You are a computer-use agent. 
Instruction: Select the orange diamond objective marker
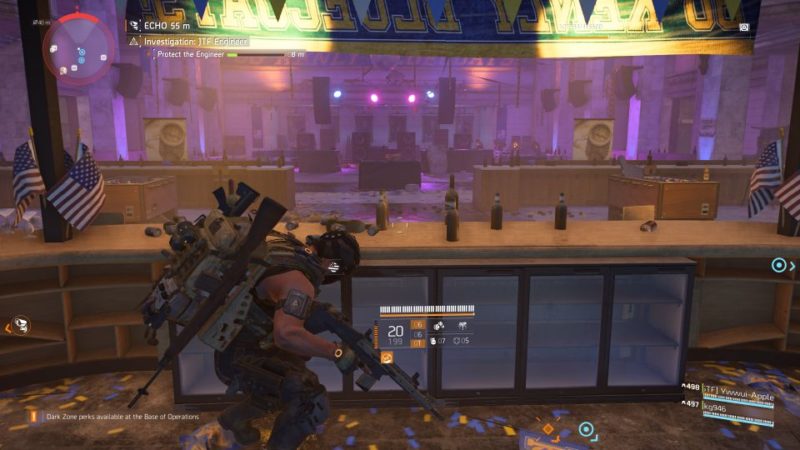click(548, 429)
